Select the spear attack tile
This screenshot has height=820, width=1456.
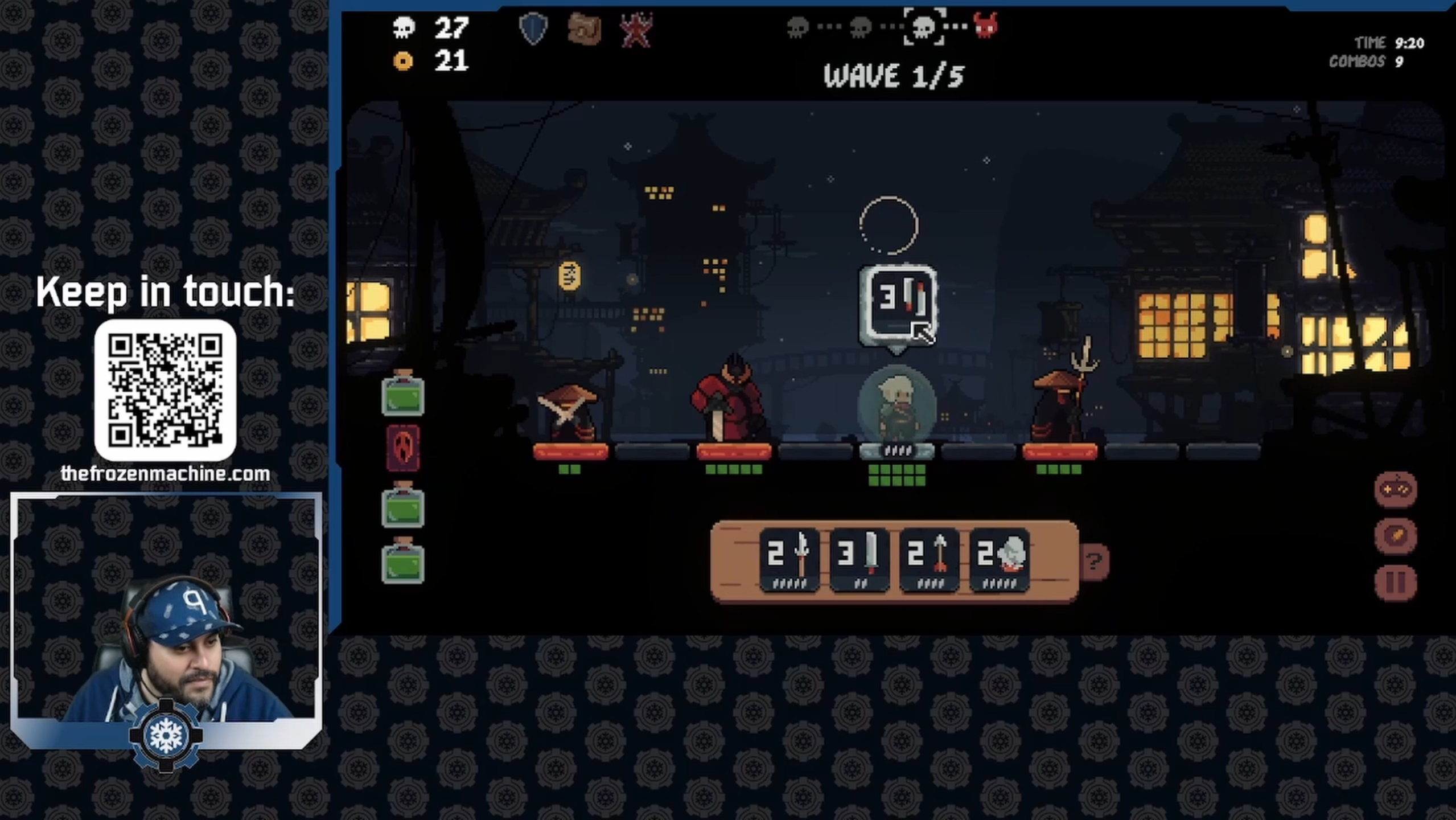789,559
